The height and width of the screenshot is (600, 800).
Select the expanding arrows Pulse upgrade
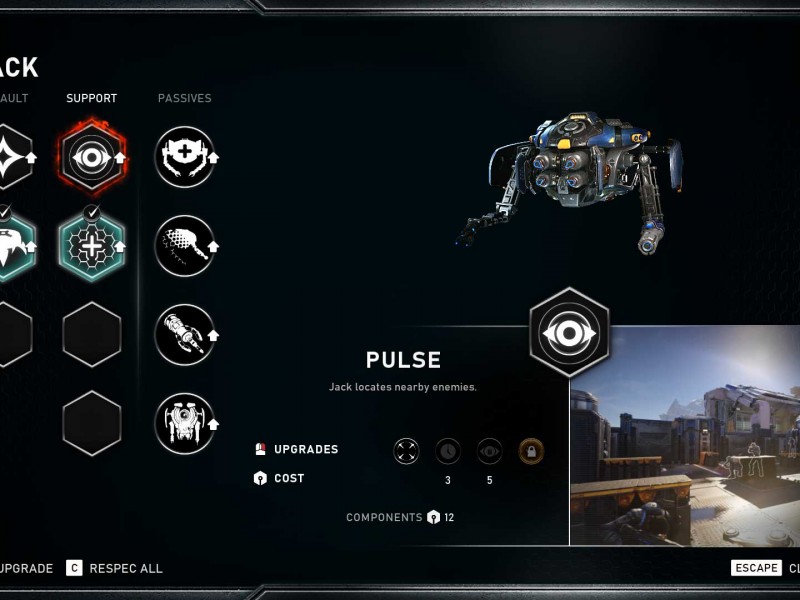click(x=406, y=451)
